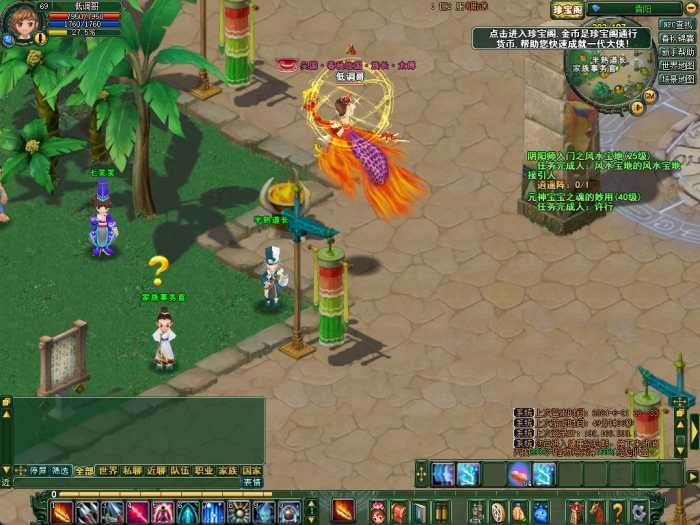Screen dimensions: 700x525
Task: Open the 珍宝阁 treasure shop
Action: click(567, 10)
